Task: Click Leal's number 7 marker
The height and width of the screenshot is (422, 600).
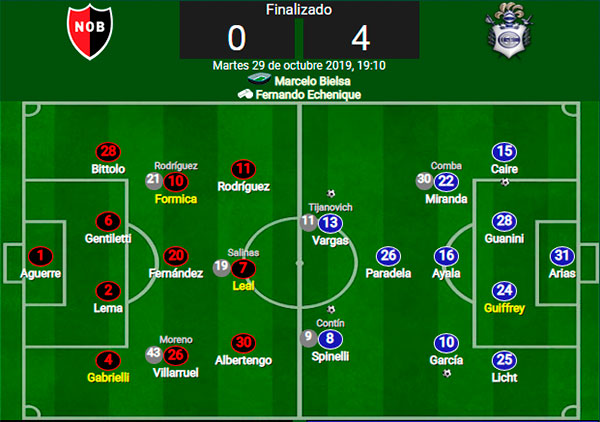Action: pyautogui.click(x=243, y=267)
